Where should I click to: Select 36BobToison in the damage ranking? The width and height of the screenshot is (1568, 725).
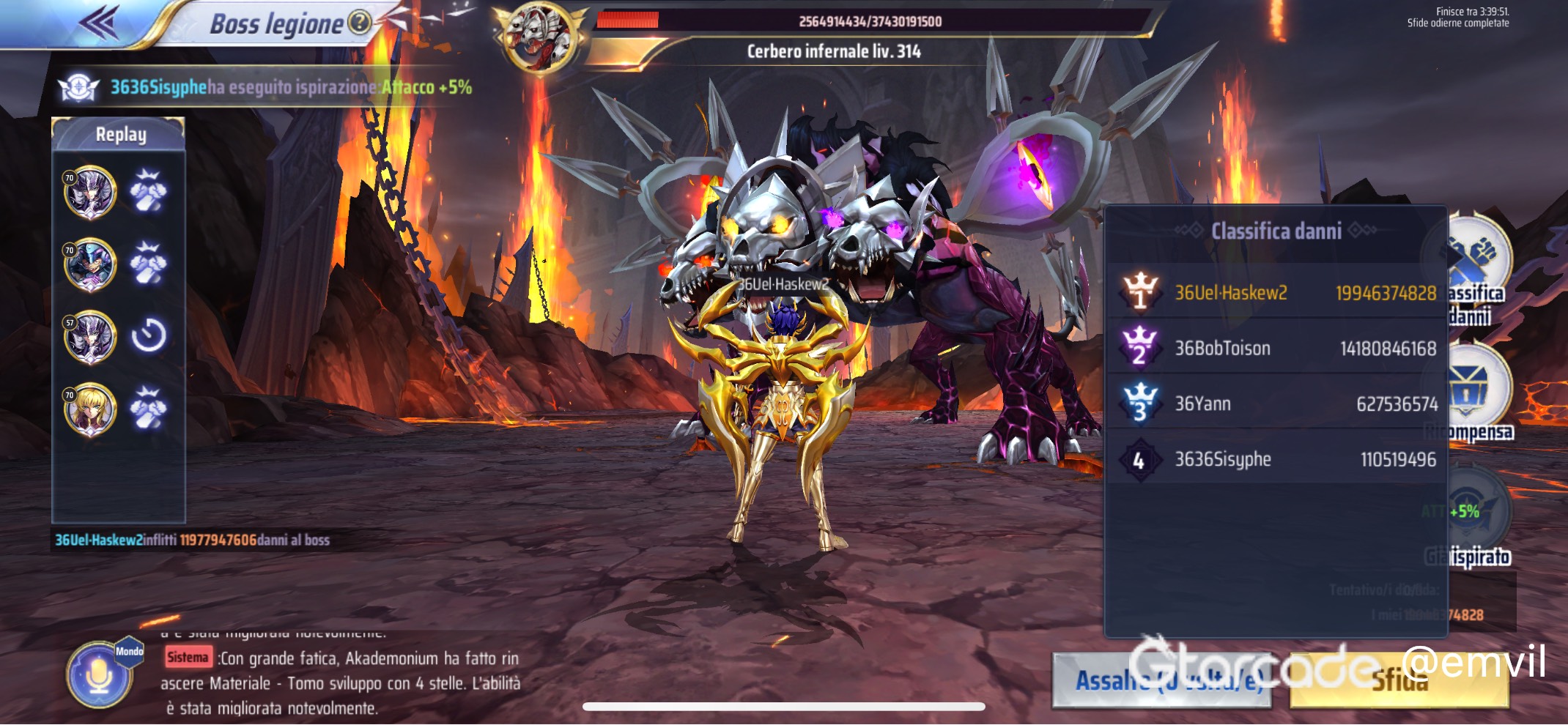(1275, 348)
